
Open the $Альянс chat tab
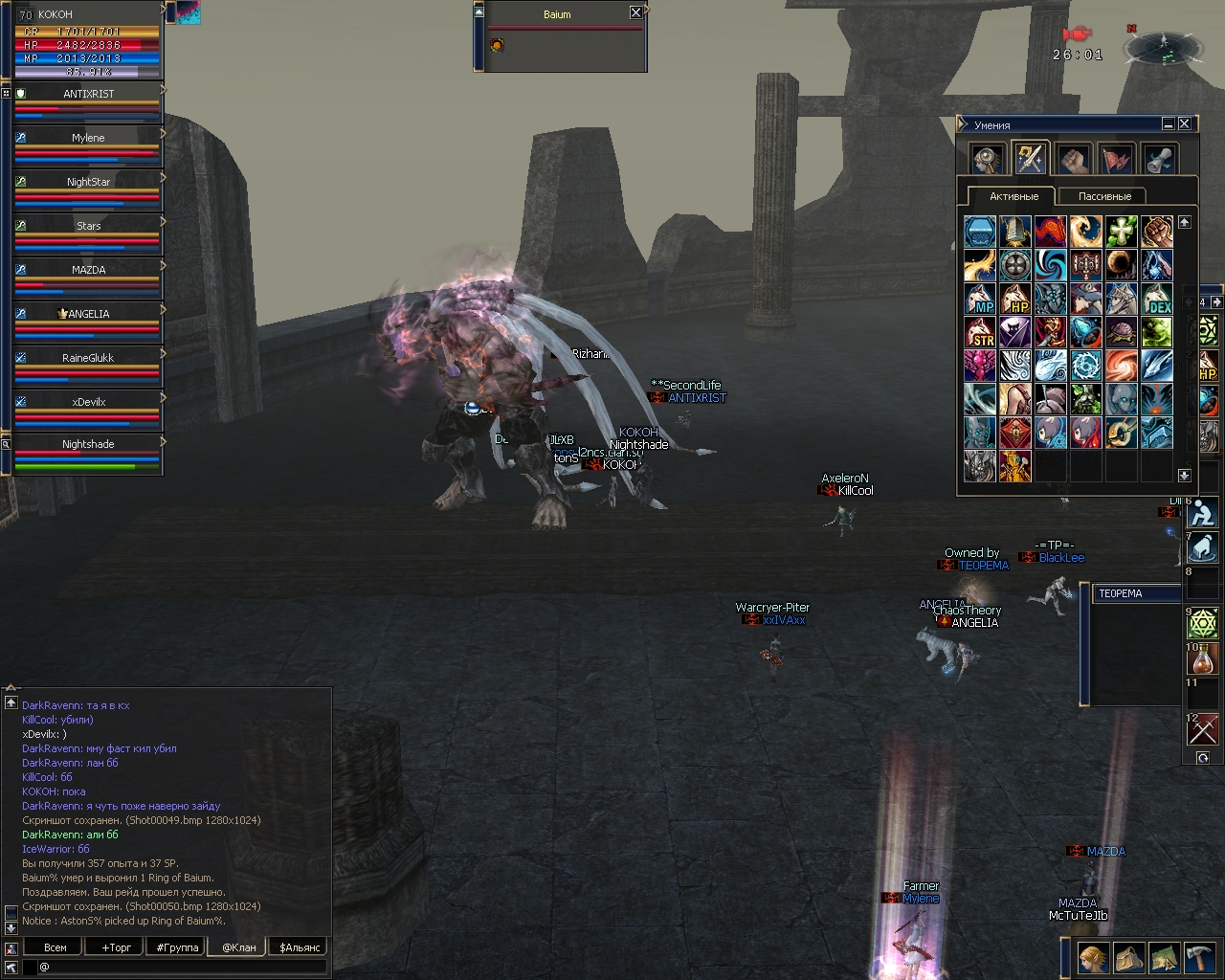coord(301,947)
